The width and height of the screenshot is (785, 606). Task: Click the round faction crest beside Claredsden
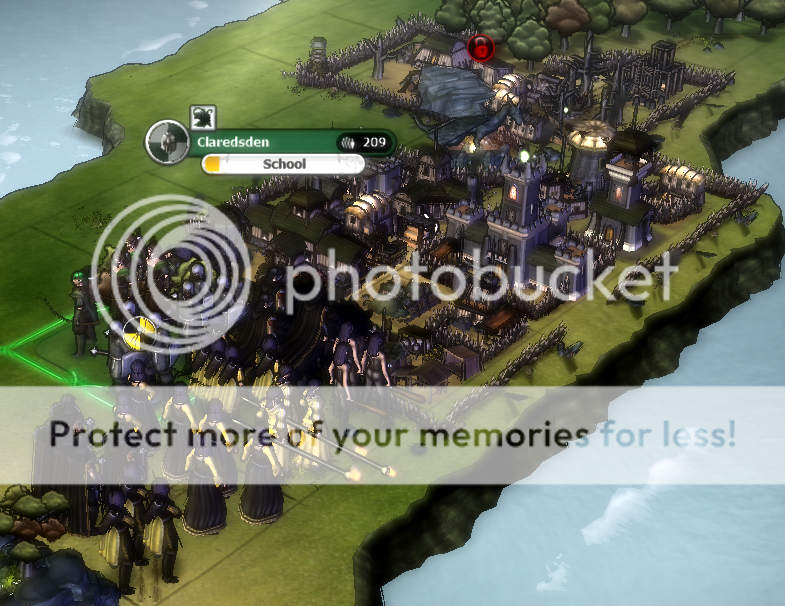coord(168,141)
